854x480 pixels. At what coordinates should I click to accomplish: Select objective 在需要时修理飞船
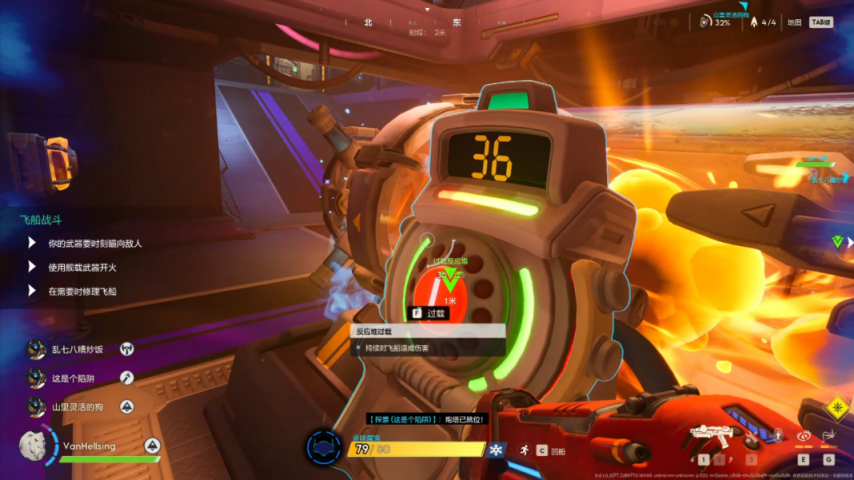[x=82, y=291]
